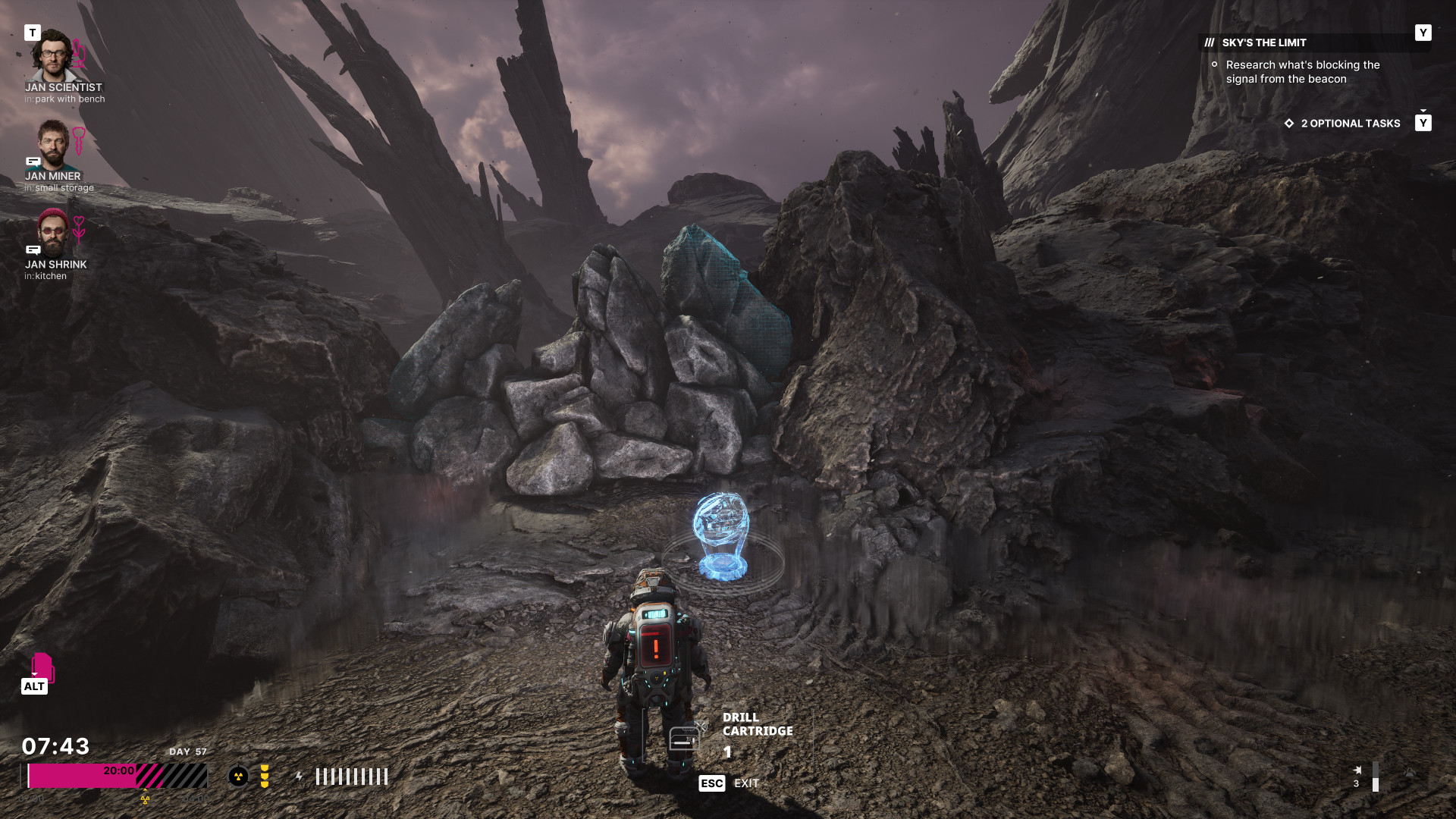
Task: Open Jan Shrink's speech bubble message
Action: click(33, 249)
